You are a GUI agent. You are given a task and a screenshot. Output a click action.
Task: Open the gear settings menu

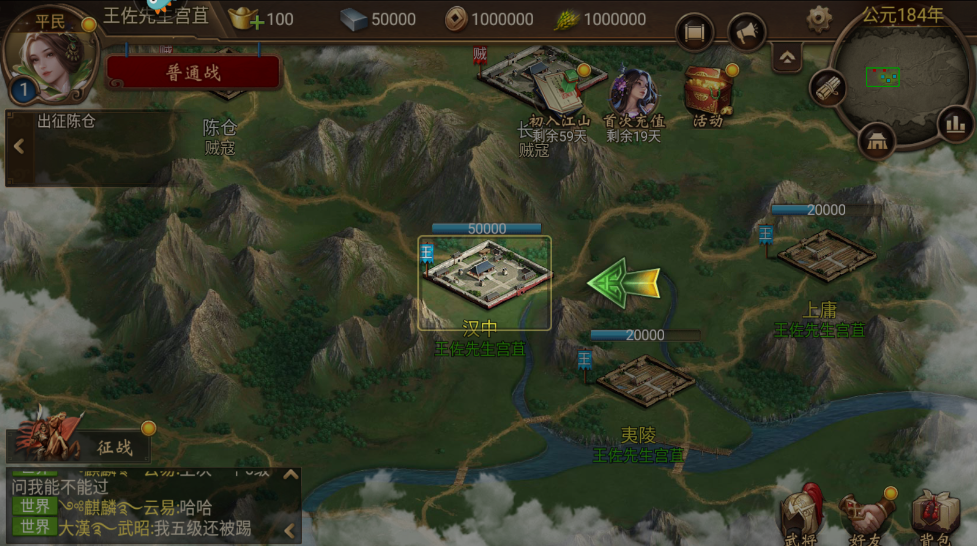point(819,18)
